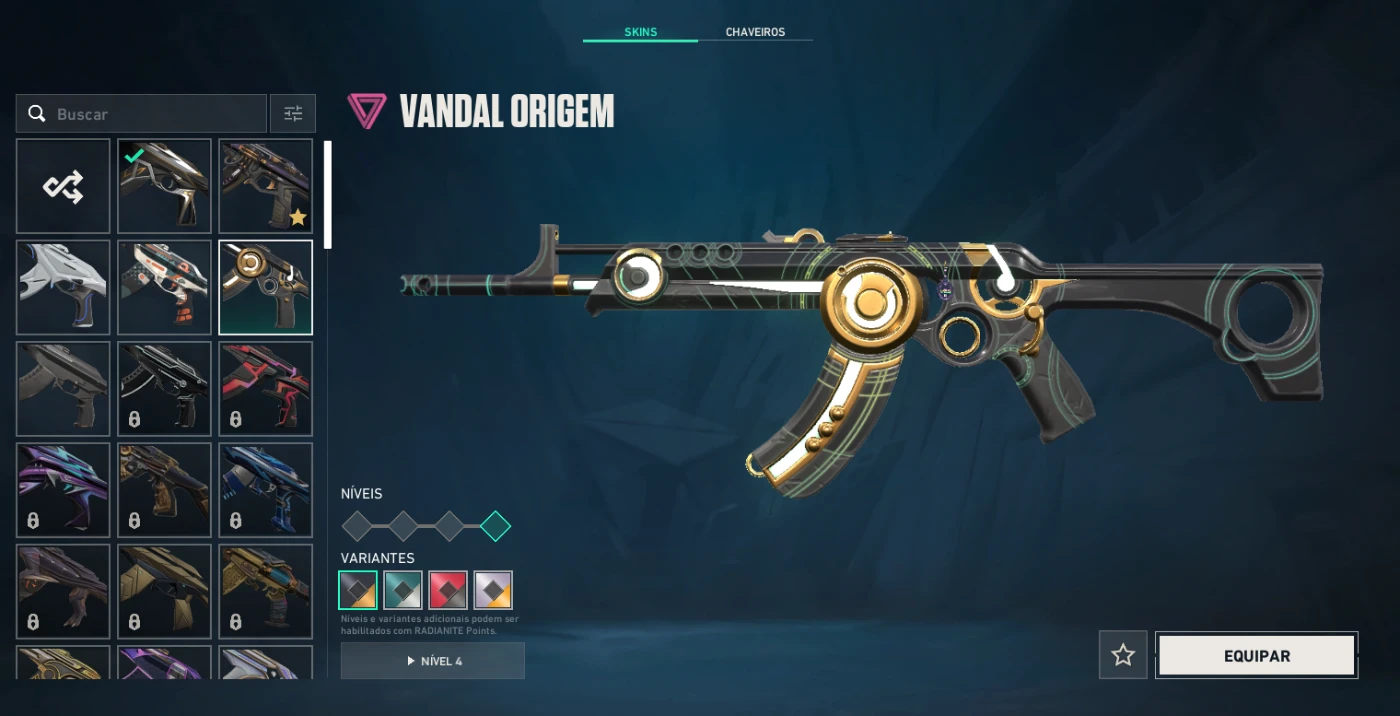Open the skin filter options

pos(293,114)
